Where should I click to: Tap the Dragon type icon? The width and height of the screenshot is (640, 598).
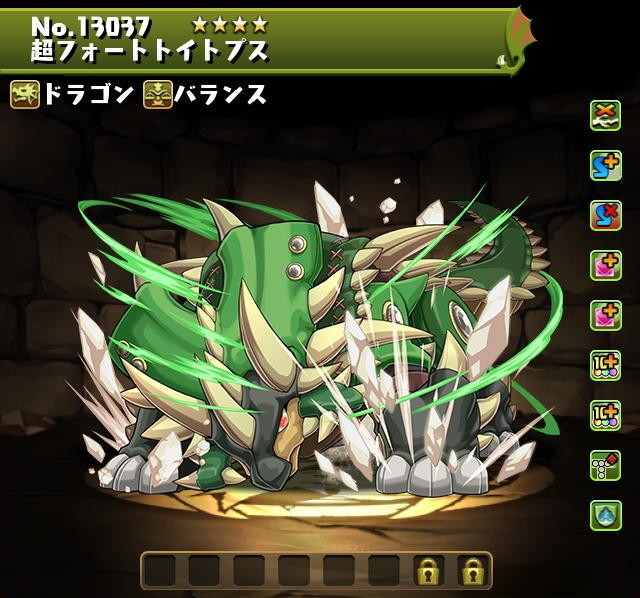click(x=25, y=96)
